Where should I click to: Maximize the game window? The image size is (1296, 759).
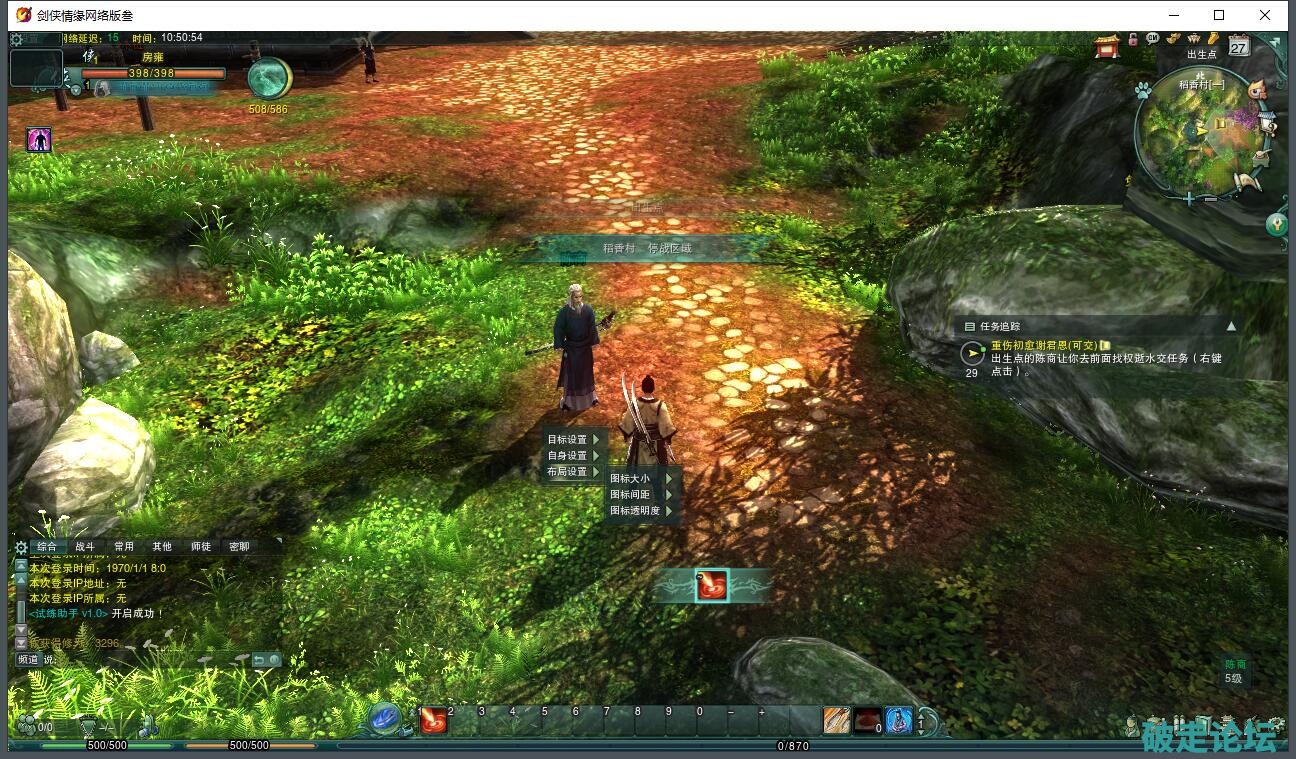point(1219,15)
